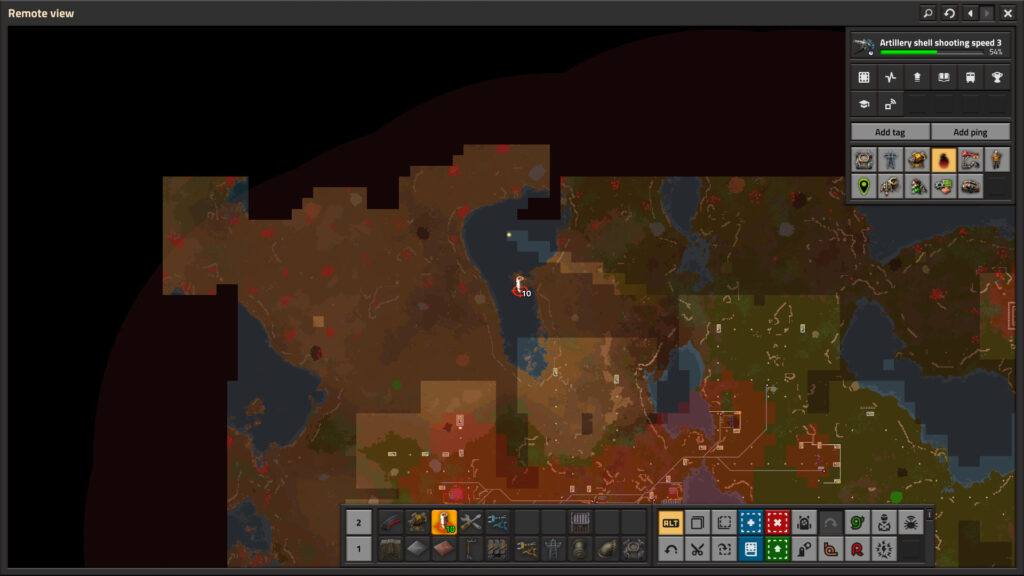Switch to quickbar row 2
The width and height of the screenshot is (1024, 576).
tap(359, 522)
